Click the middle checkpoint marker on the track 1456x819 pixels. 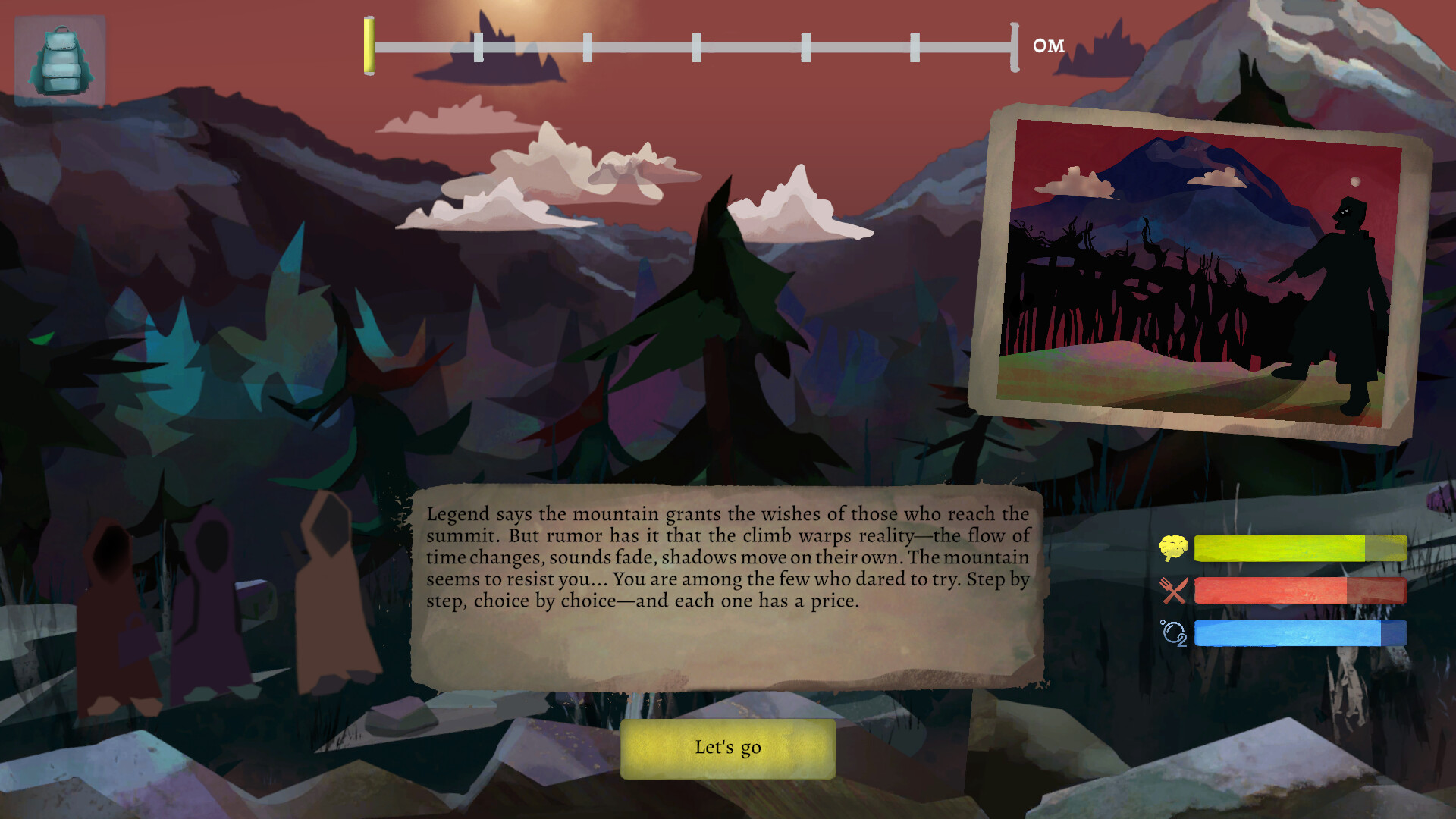pyautogui.click(x=695, y=47)
